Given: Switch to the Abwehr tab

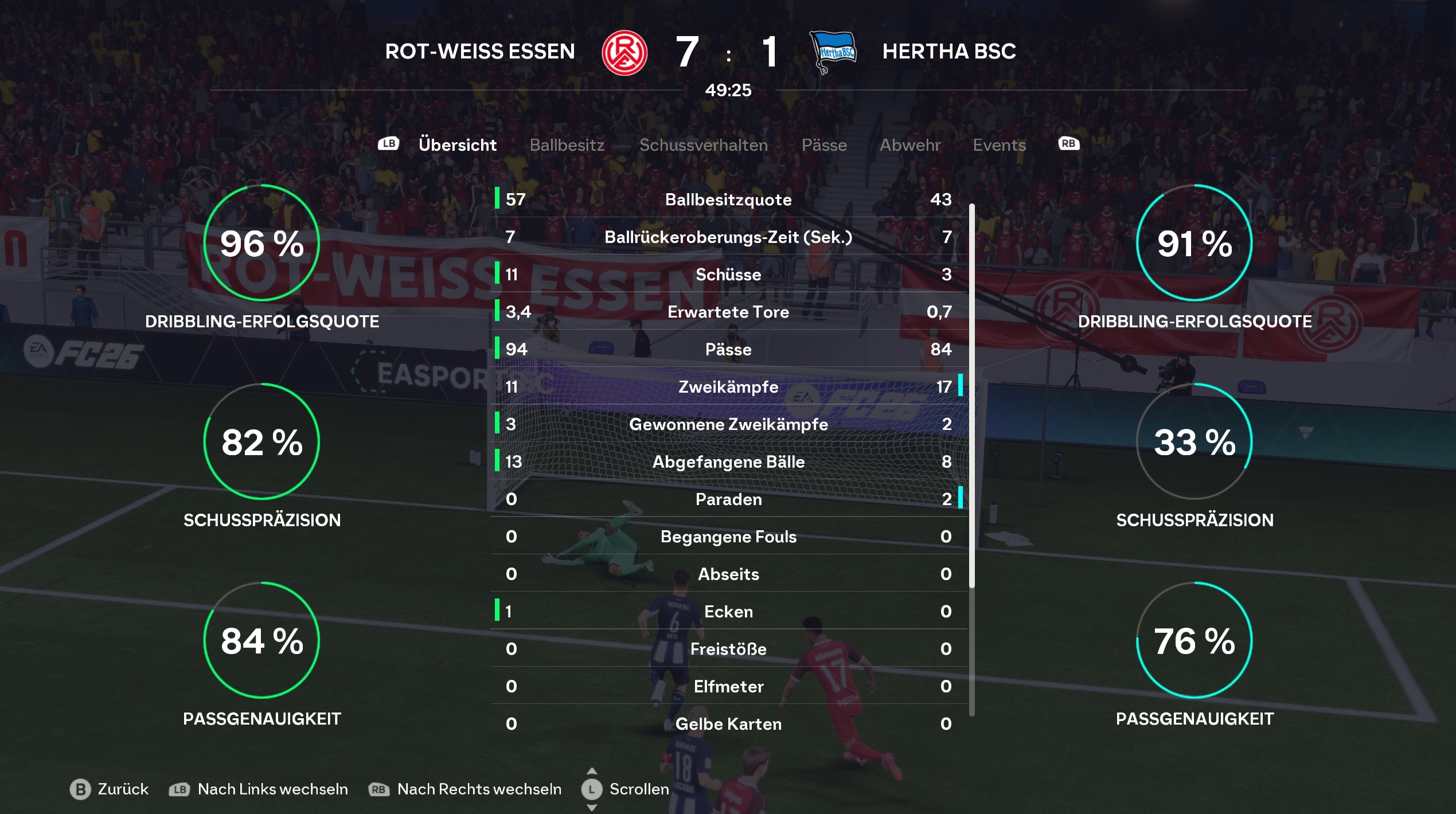Looking at the screenshot, I should (x=909, y=145).
